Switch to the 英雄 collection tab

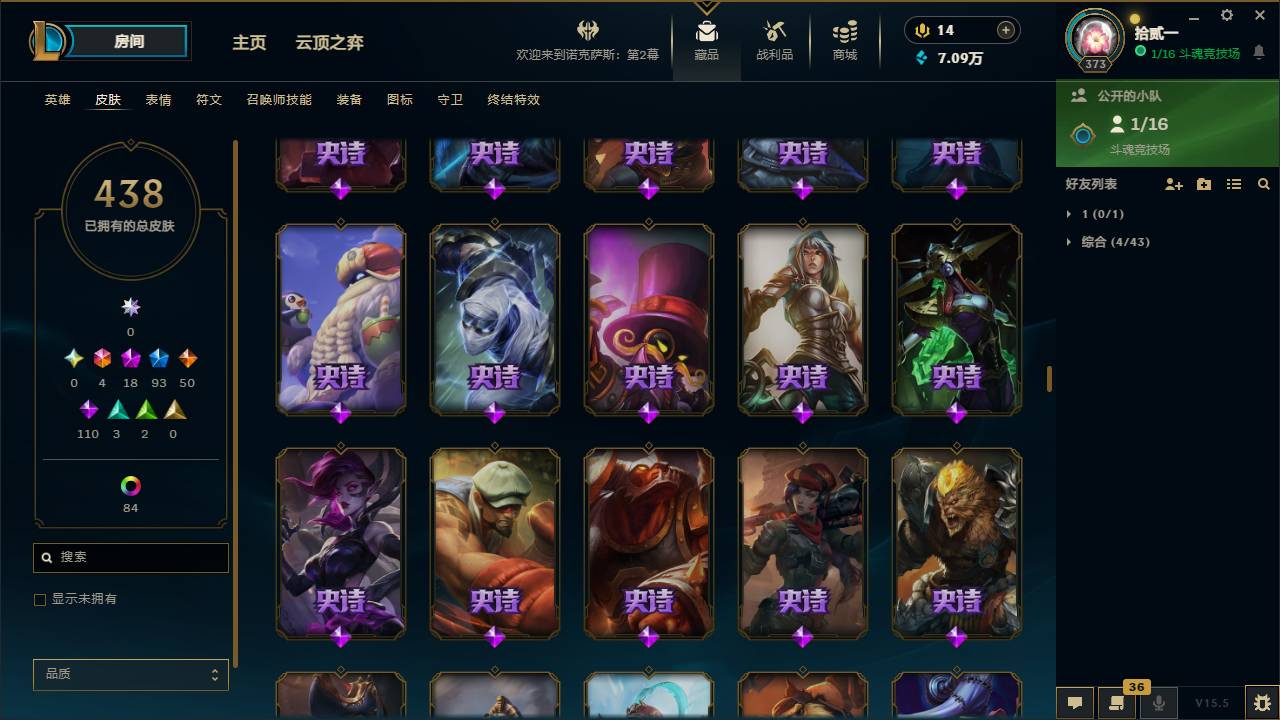(57, 100)
